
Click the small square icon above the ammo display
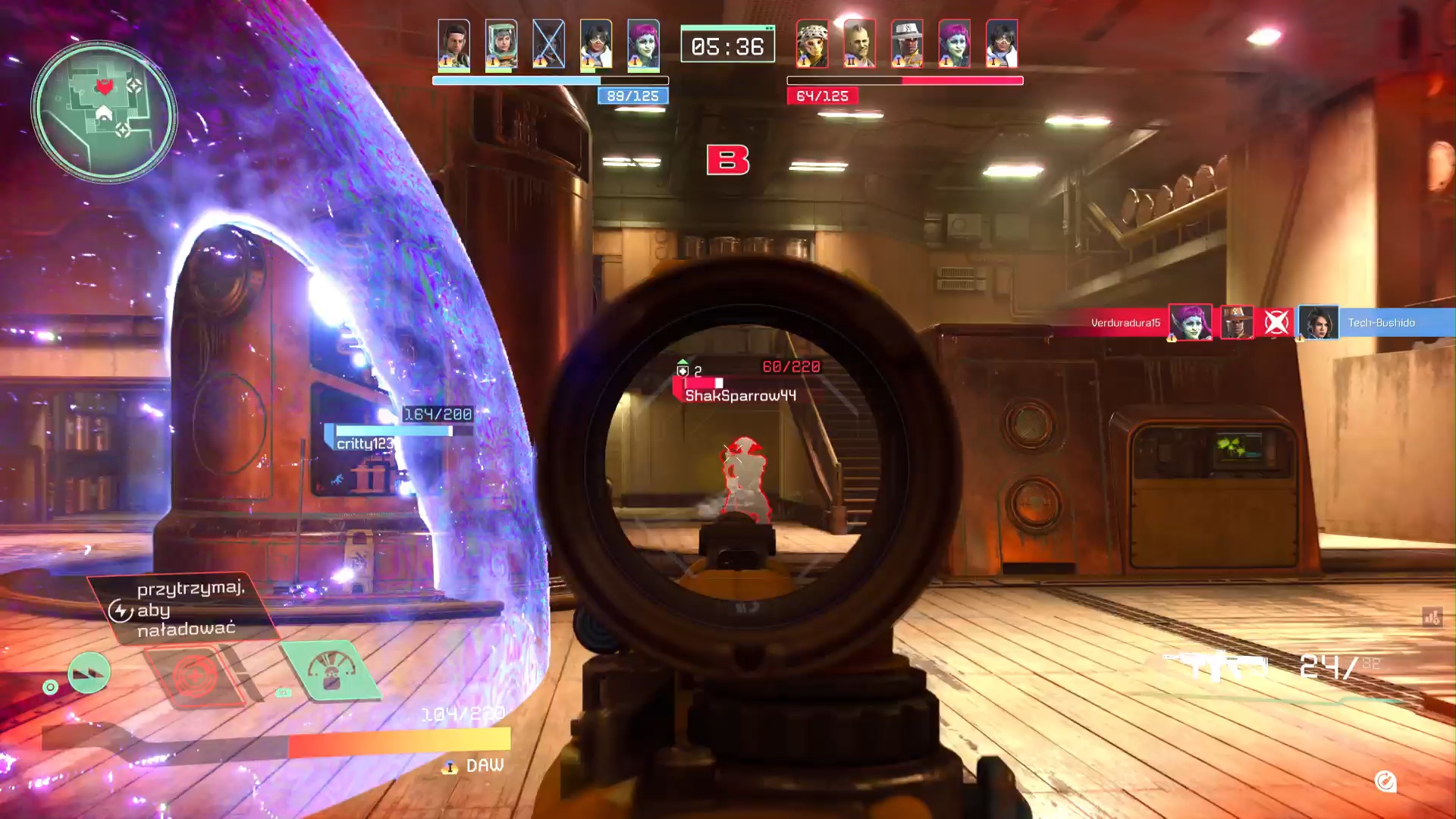pyautogui.click(x=1432, y=617)
